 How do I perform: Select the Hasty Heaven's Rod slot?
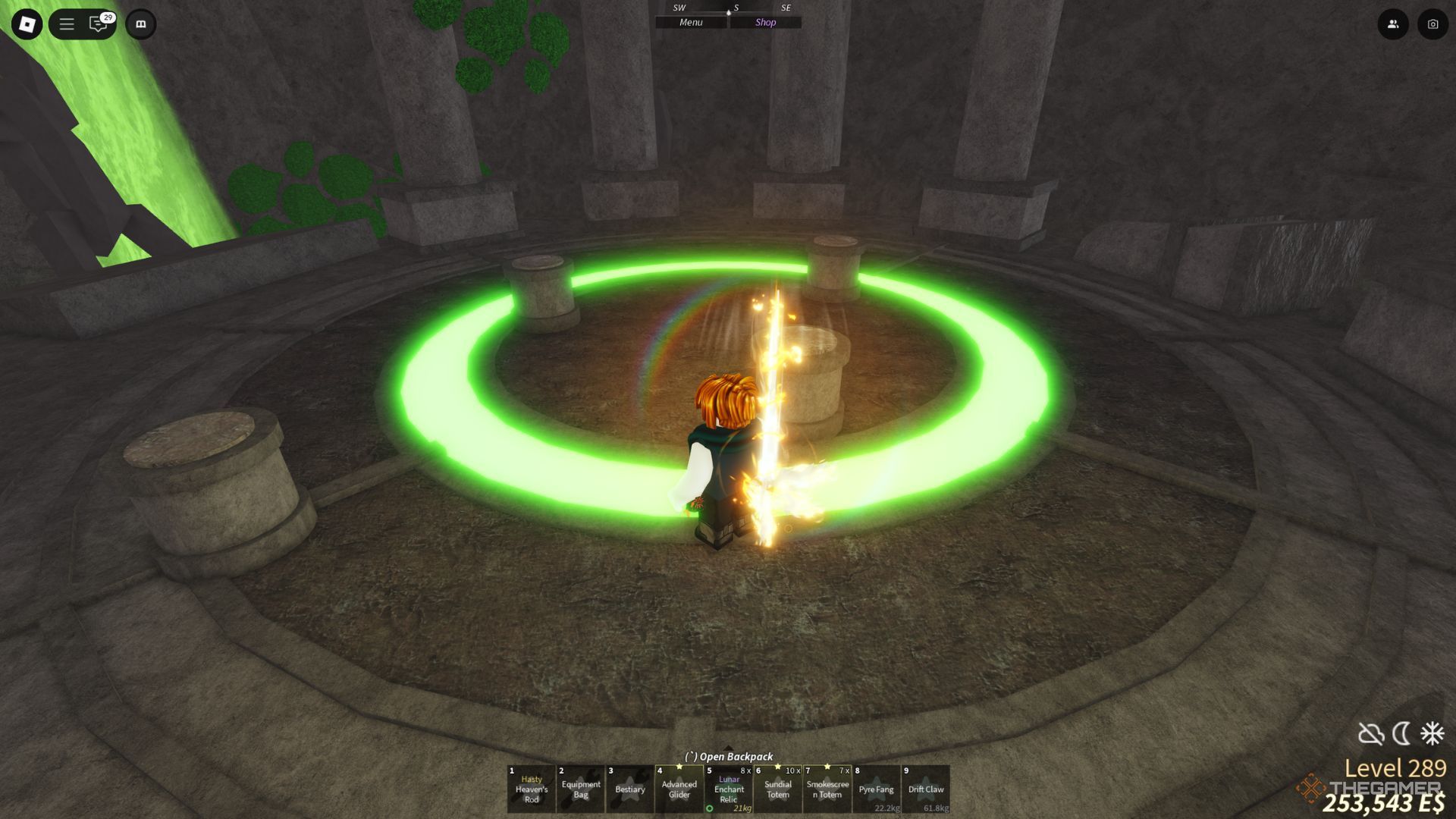(531, 789)
